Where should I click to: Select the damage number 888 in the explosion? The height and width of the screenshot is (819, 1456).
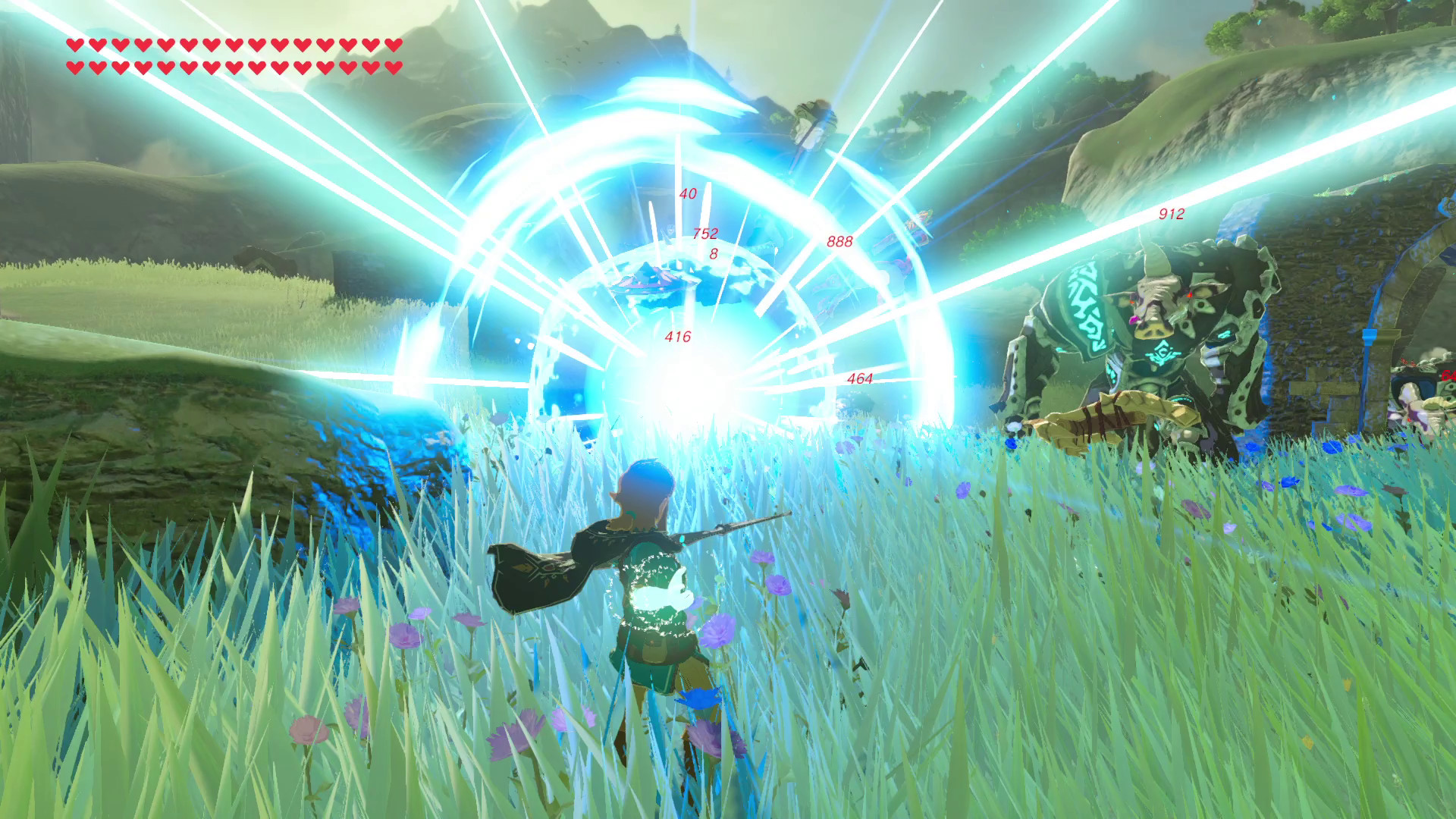pos(839,241)
